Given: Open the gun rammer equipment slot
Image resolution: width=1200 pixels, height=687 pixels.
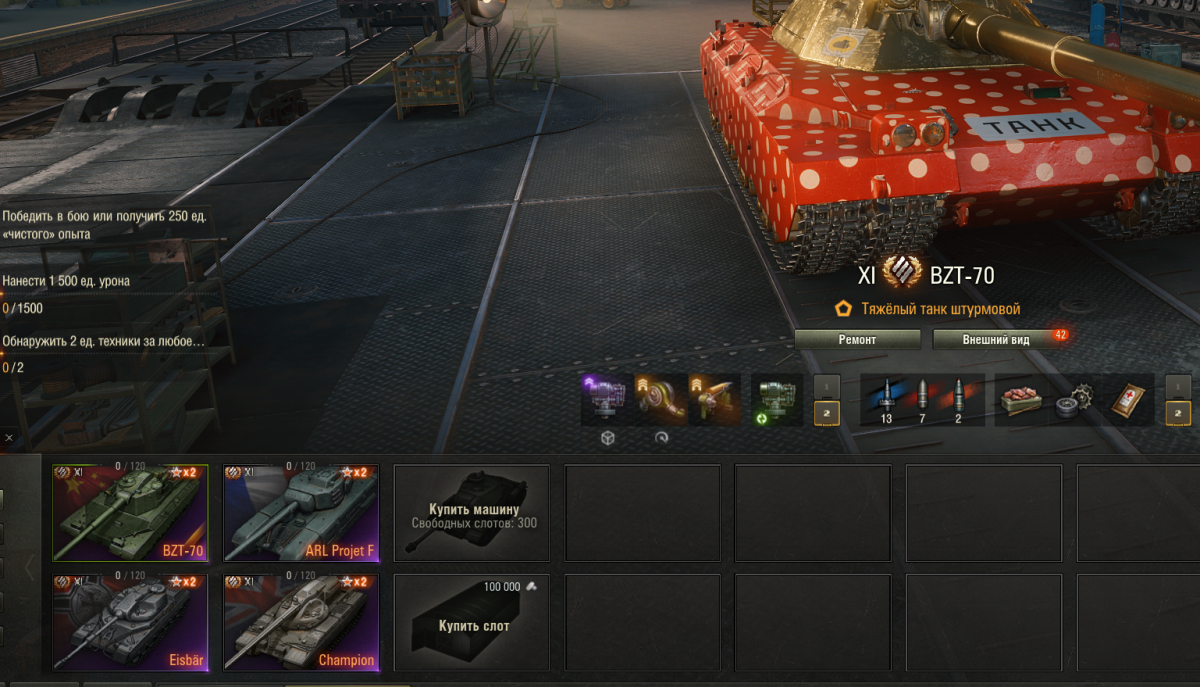Looking at the screenshot, I should point(714,399).
